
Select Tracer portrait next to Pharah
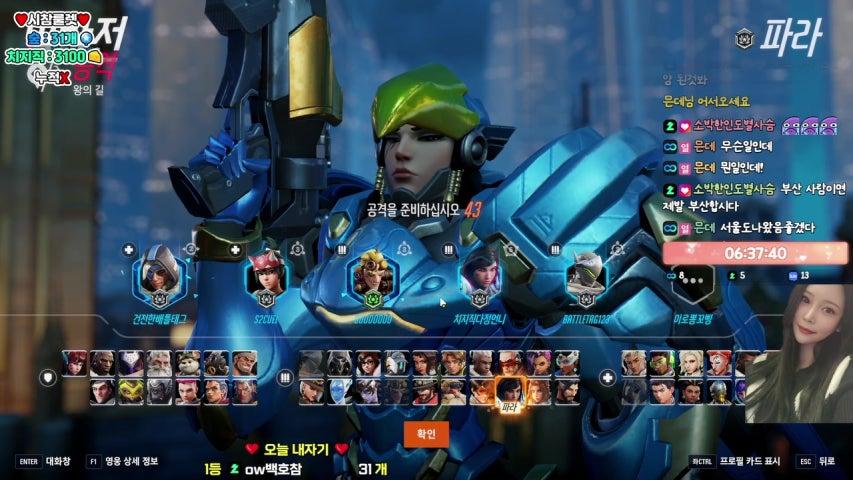pos(482,390)
